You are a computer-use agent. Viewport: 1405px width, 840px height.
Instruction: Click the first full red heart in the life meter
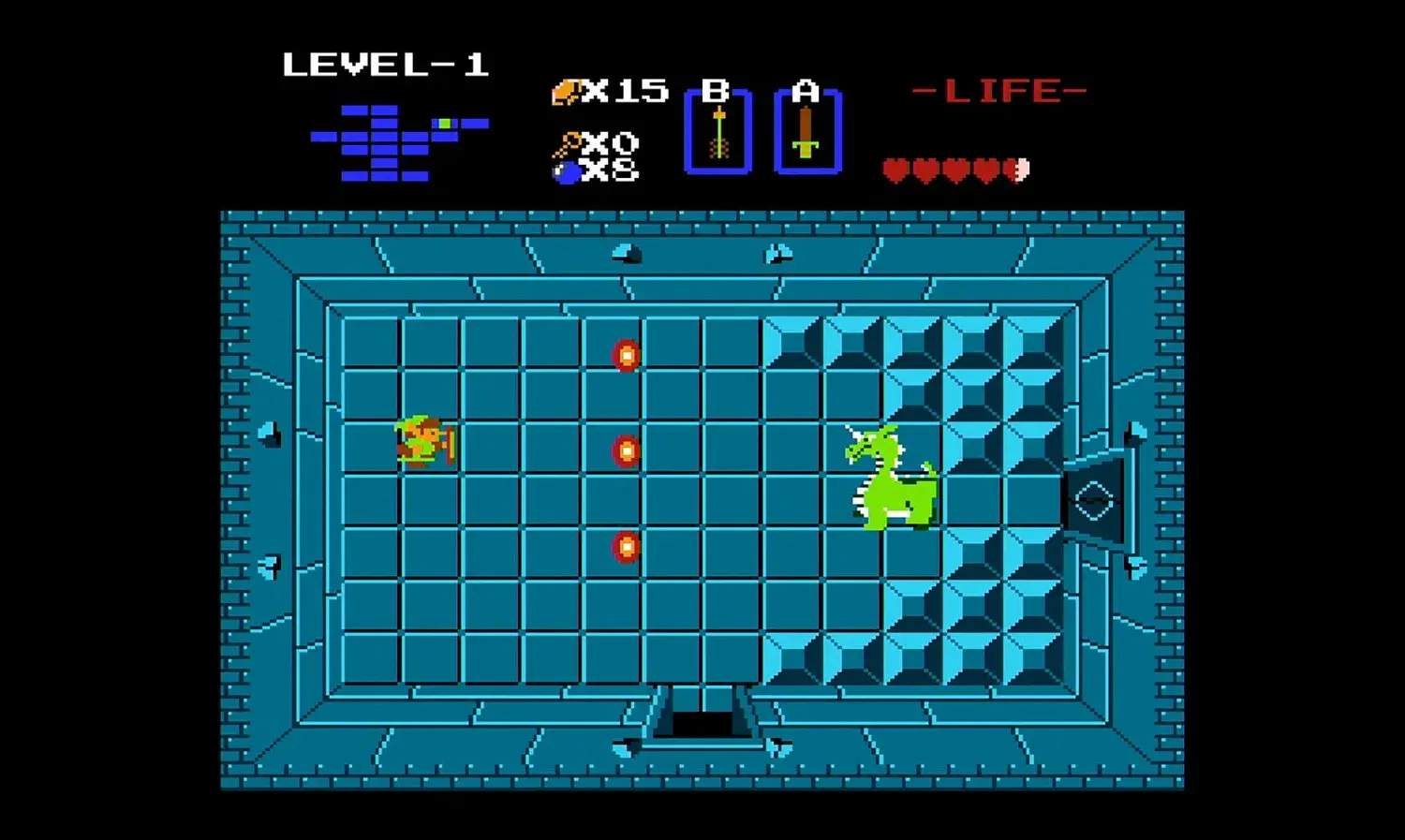click(895, 169)
